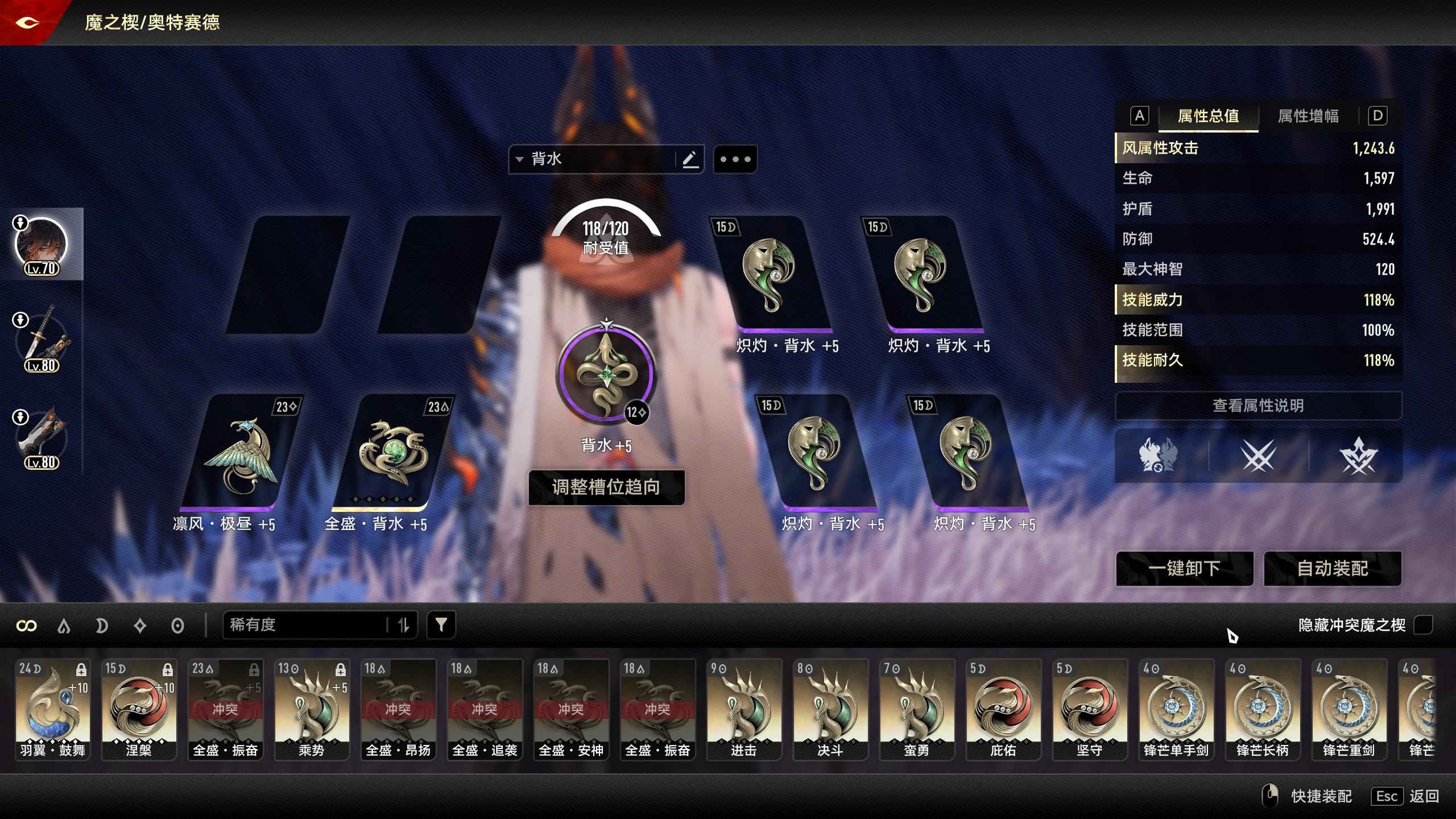Toggle 隐藏冲突魔之楔 checkbox
This screenshot has height=819, width=1456.
pos(1423,625)
